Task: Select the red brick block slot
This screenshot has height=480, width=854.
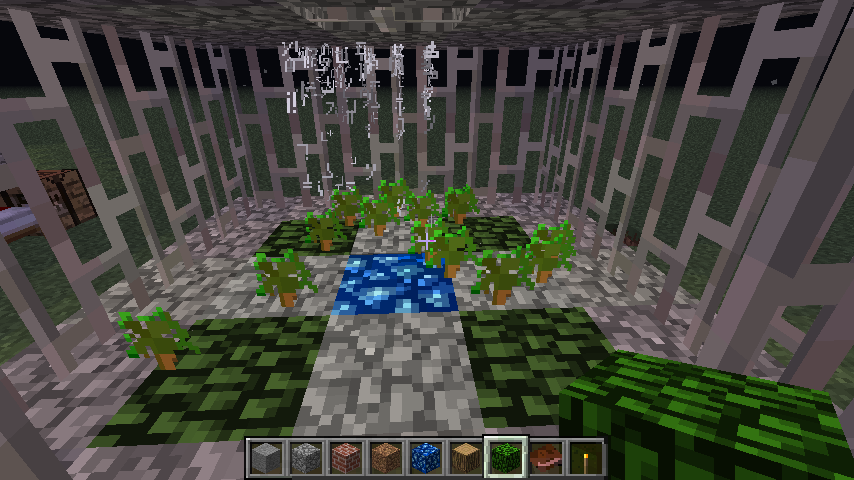Action: (346, 457)
